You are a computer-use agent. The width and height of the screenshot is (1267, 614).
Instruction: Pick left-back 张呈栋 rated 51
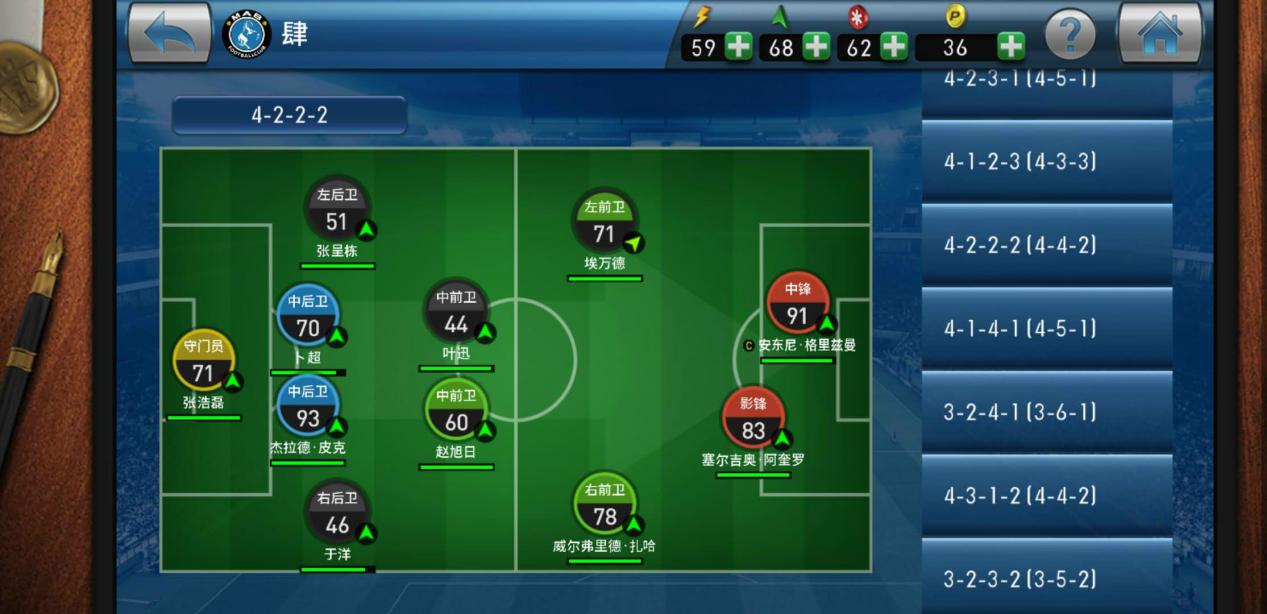click(x=337, y=210)
